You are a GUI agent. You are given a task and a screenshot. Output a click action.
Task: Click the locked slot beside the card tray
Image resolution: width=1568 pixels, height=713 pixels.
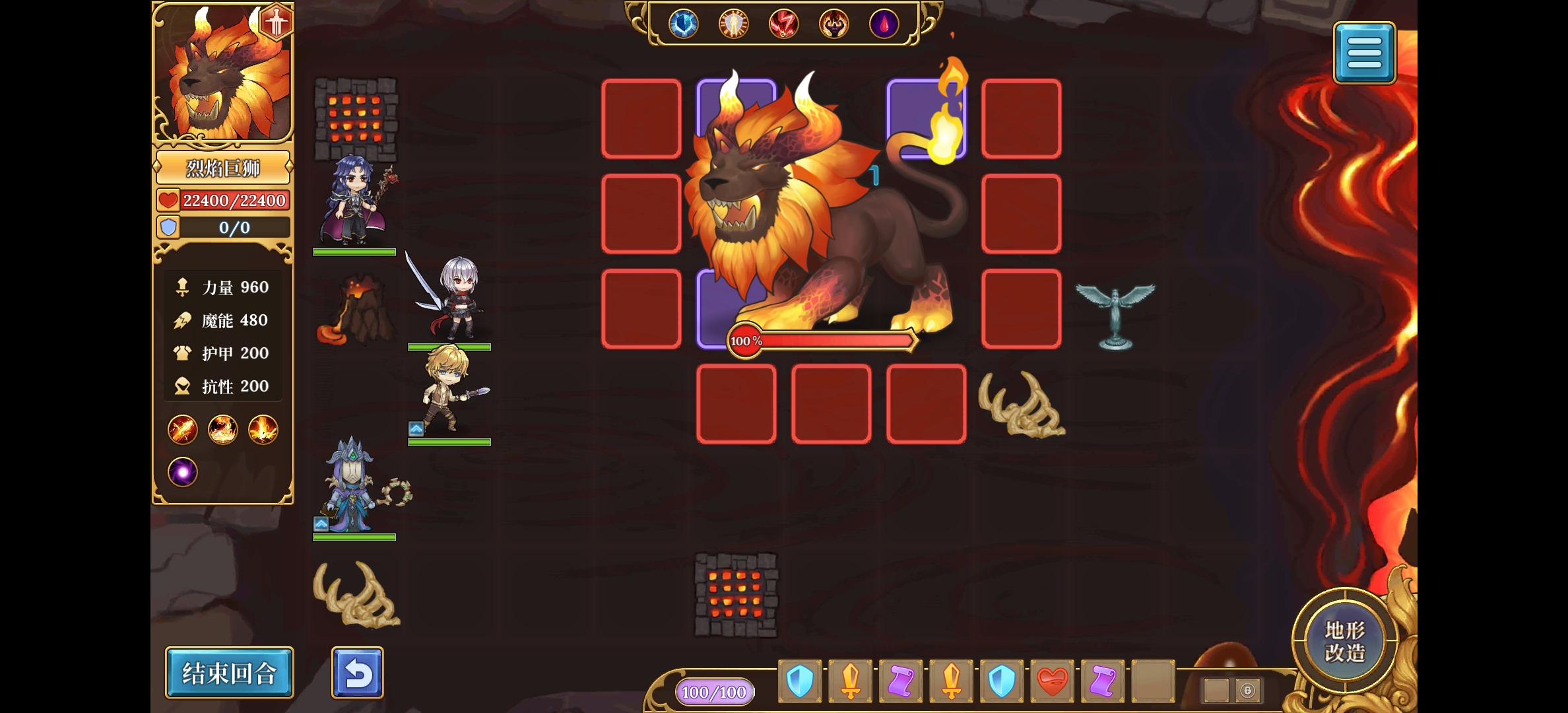[1247, 691]
